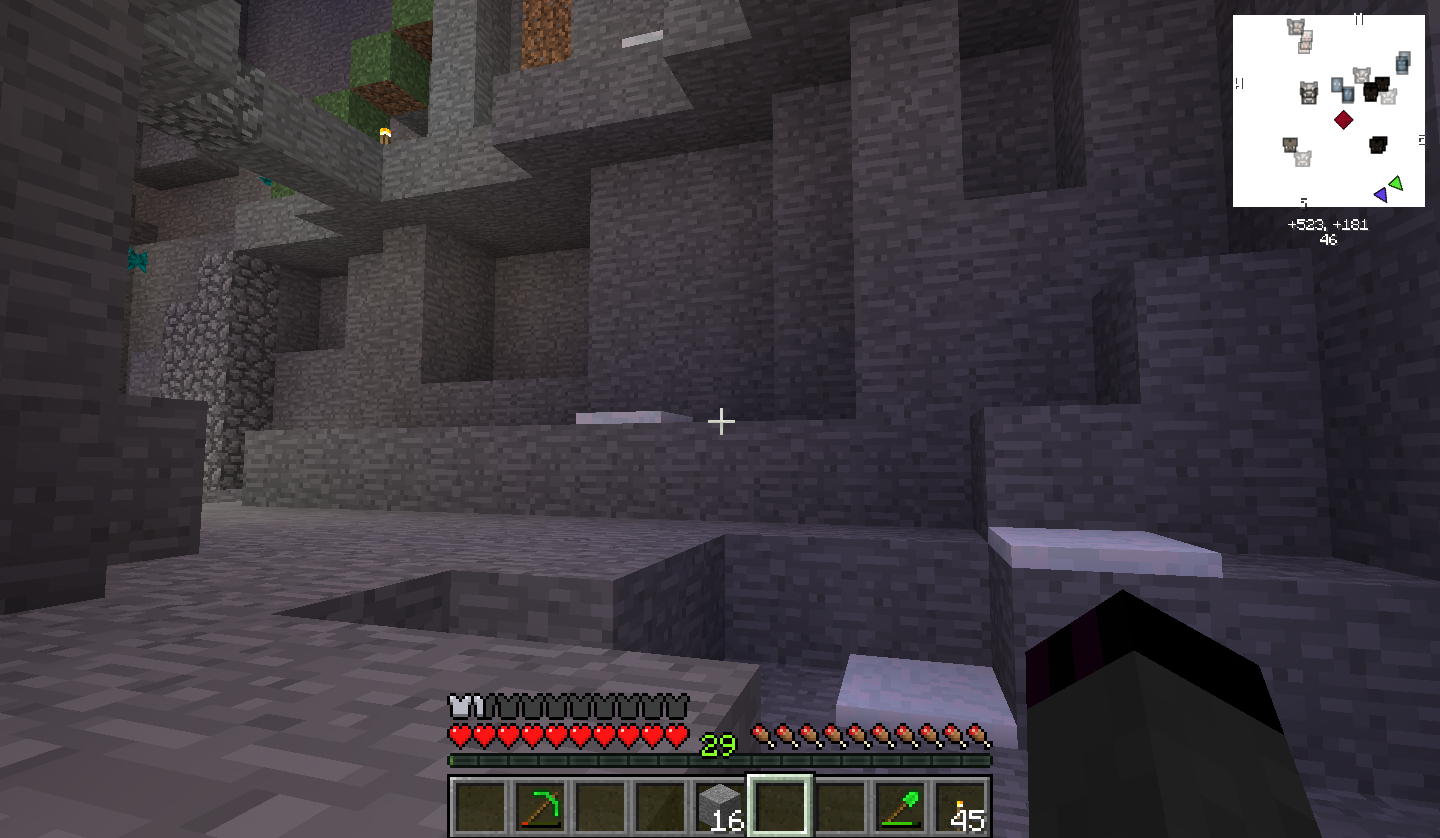
Task: Click the green arrow marker on the minimap
Action: (x=1396, y=183)
